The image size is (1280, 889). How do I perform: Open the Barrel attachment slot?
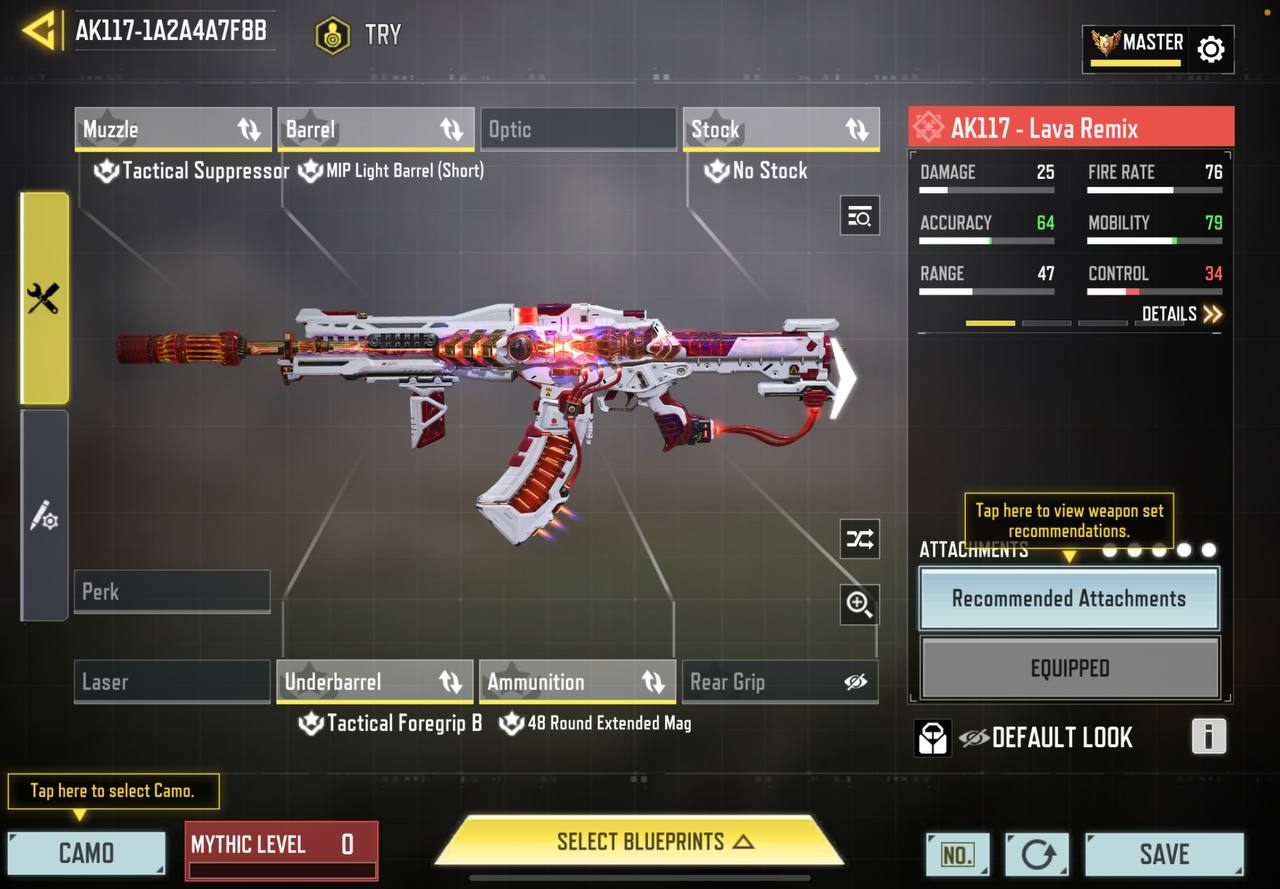tap(375, 130)
